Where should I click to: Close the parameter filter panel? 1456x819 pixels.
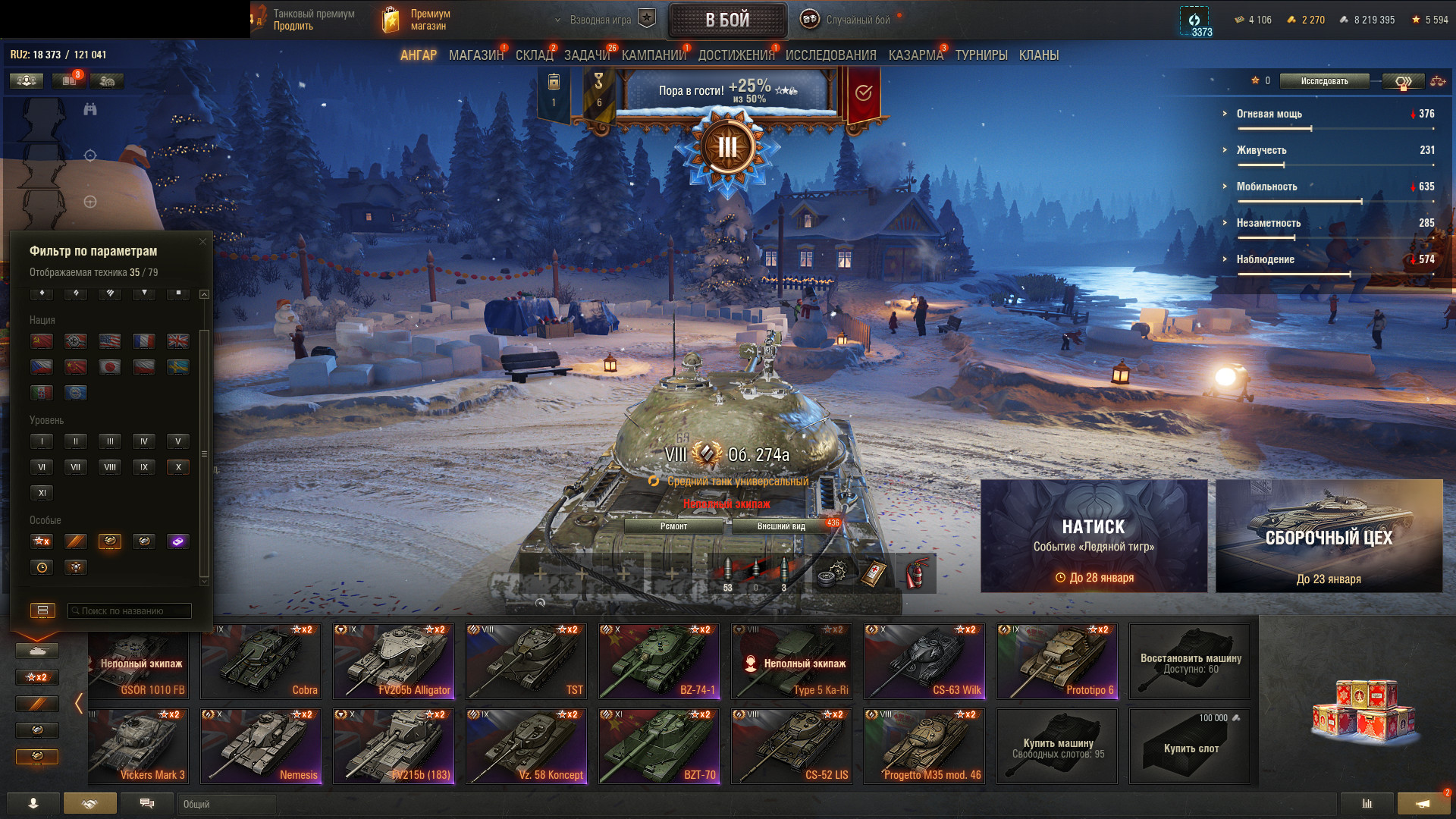point(202,242)
